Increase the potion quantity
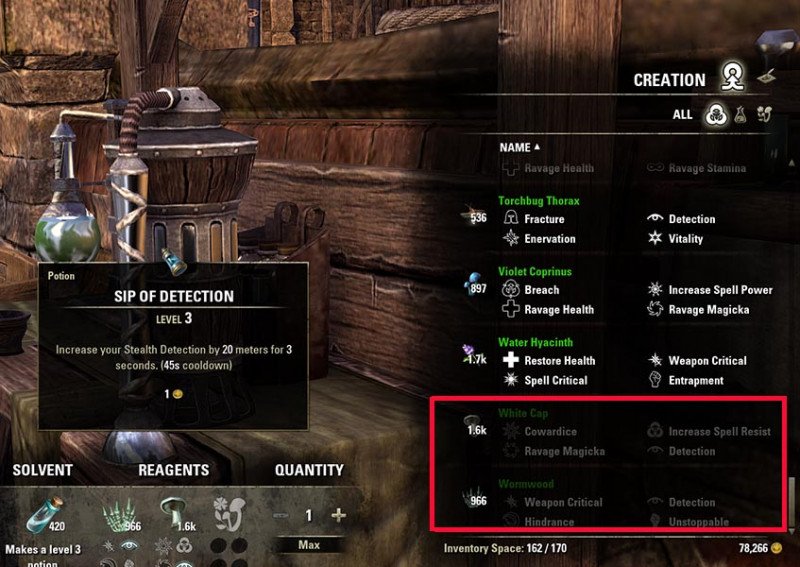Screen dimensions: 800x567 pyautogui.click(x=338, y=516)
